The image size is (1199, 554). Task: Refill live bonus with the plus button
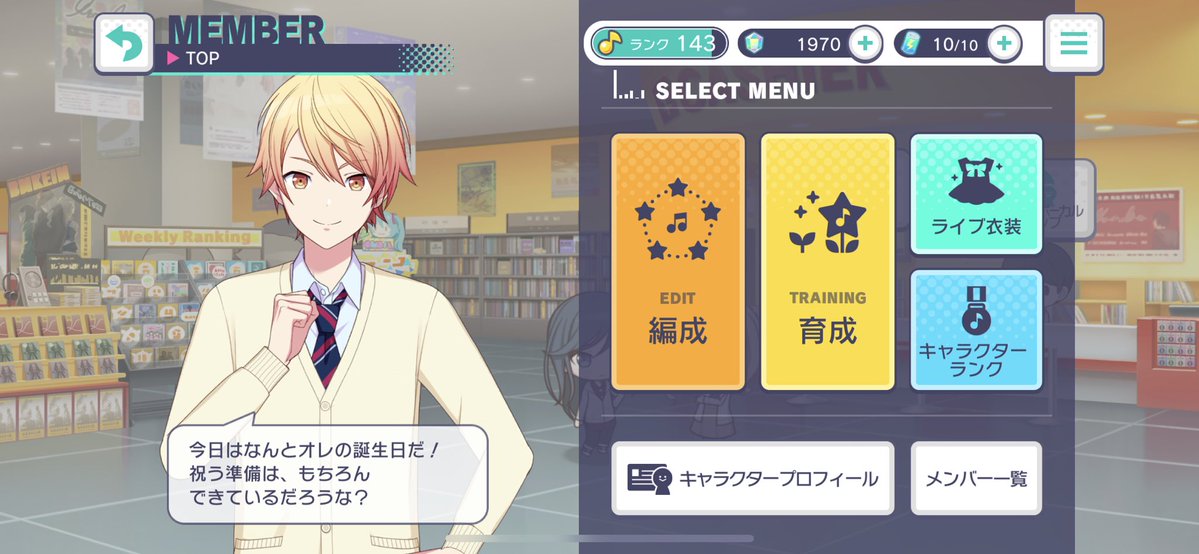(x=1003, y=43)
